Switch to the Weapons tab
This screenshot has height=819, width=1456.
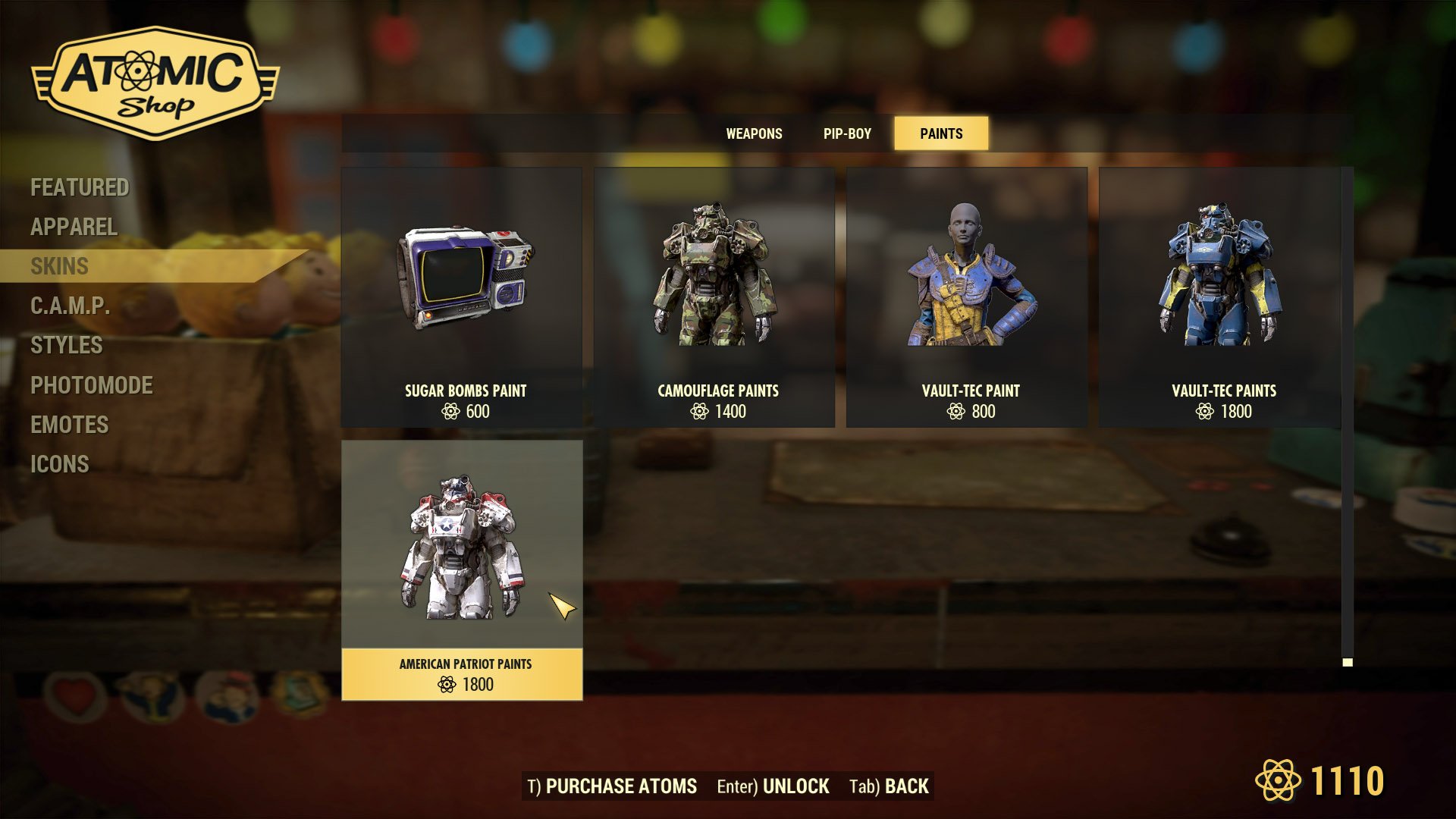click(x=754, y=133)
